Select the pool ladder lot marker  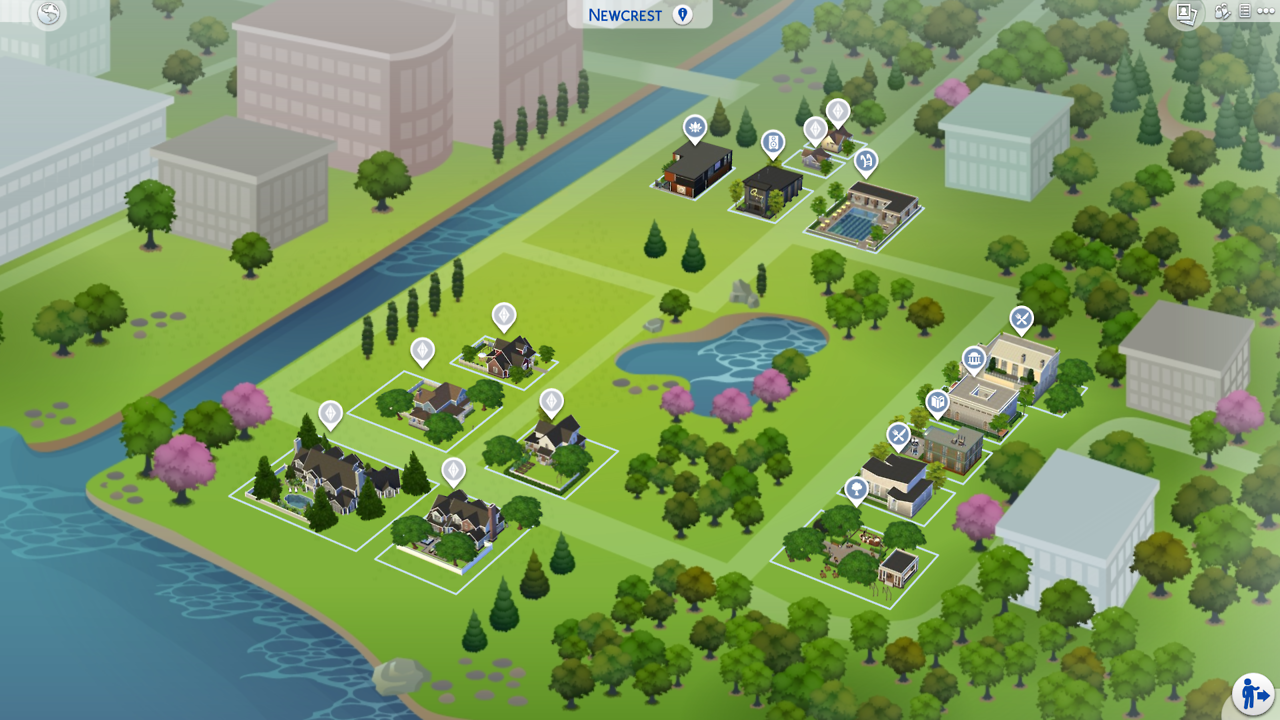click(866, 160)
